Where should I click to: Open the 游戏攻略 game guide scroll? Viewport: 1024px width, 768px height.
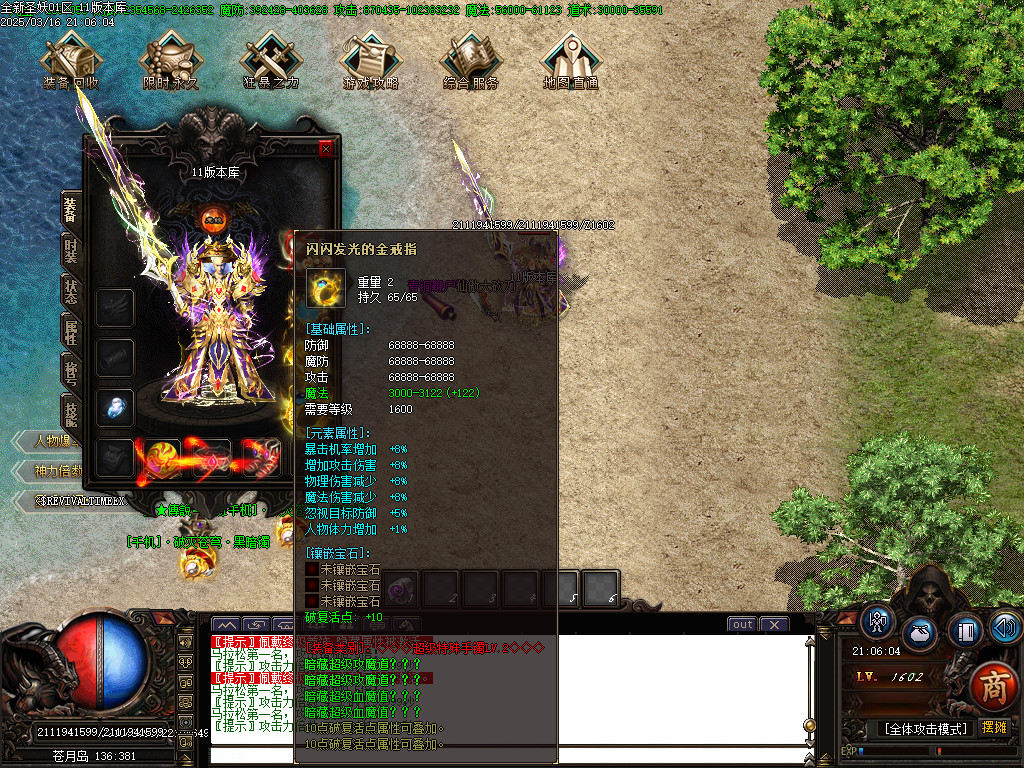coord(371,60)
